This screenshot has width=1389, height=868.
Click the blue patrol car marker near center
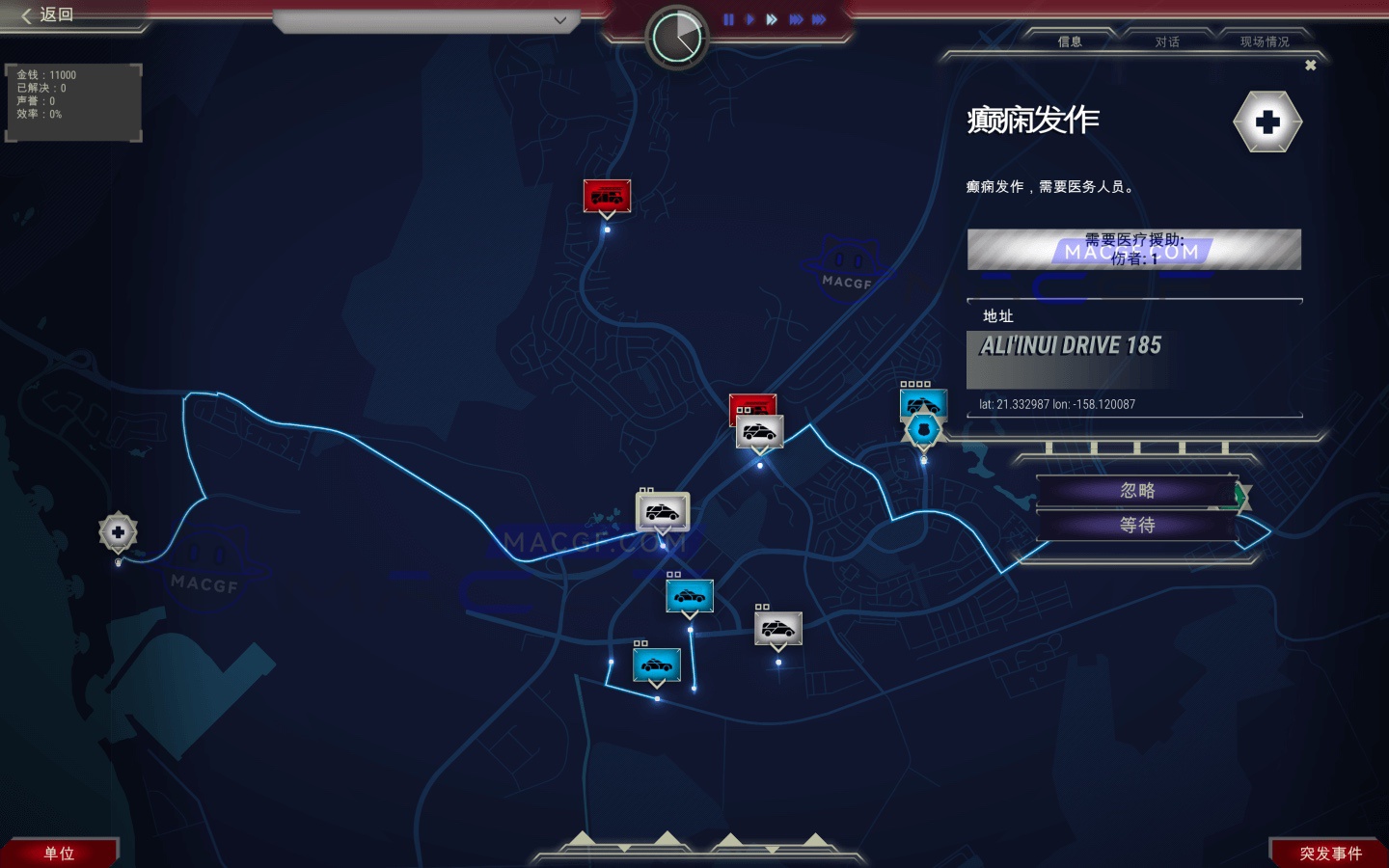(x=689, y=596)
